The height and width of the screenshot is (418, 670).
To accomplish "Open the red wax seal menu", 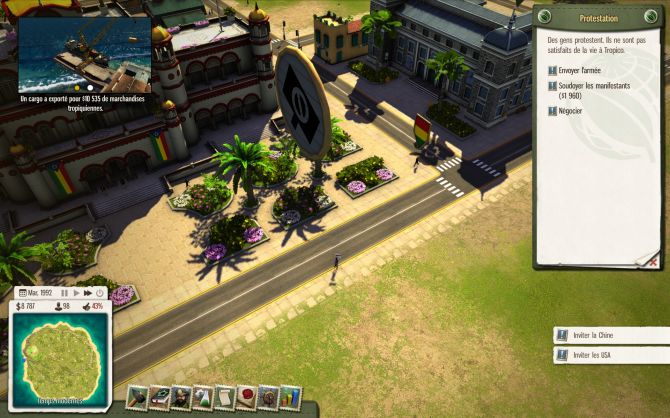I will click(x=246, y=397).
